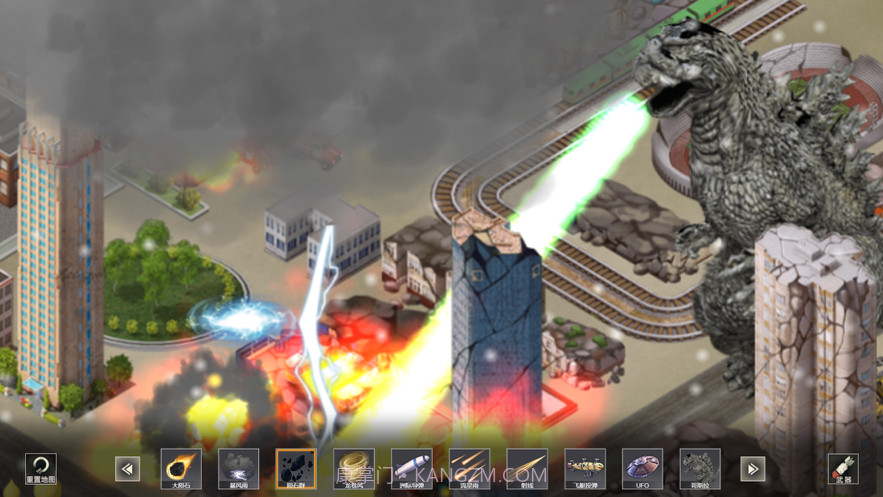This screenshot has width=883, height=497.
Task: Choose the highlighted meteor shower rocks icon
Action: 296,468
